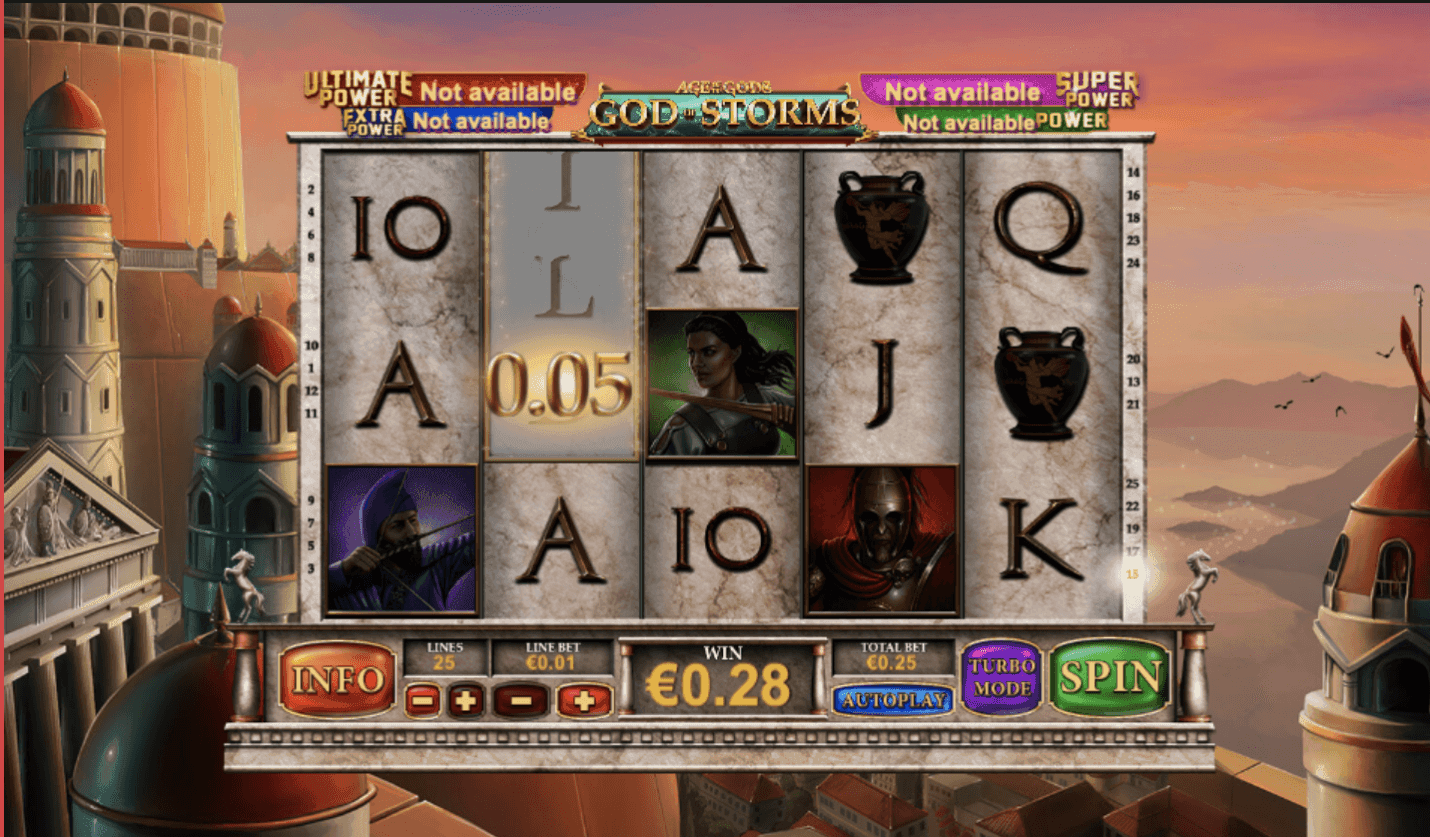Toggle Turbo Mode
This screenshot has height=837, width=1430.
[x=1002, y=677]
